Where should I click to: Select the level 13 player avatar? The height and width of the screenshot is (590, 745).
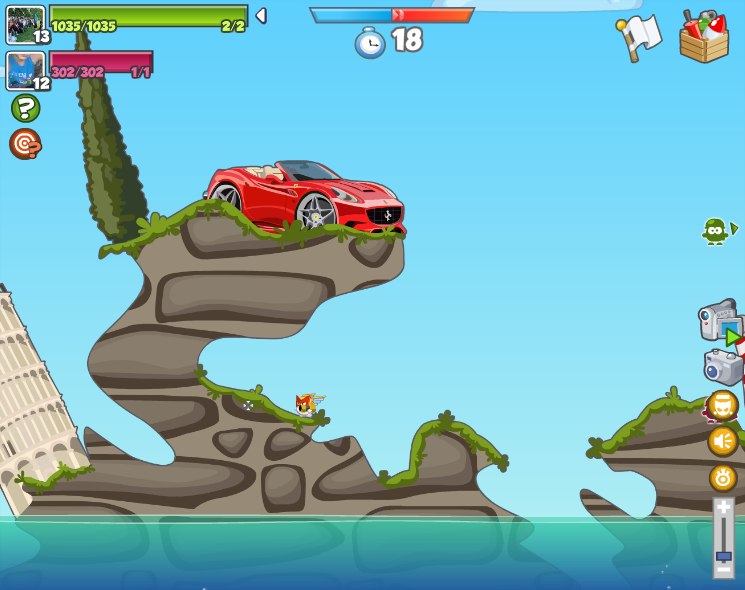tap(26, 24)
